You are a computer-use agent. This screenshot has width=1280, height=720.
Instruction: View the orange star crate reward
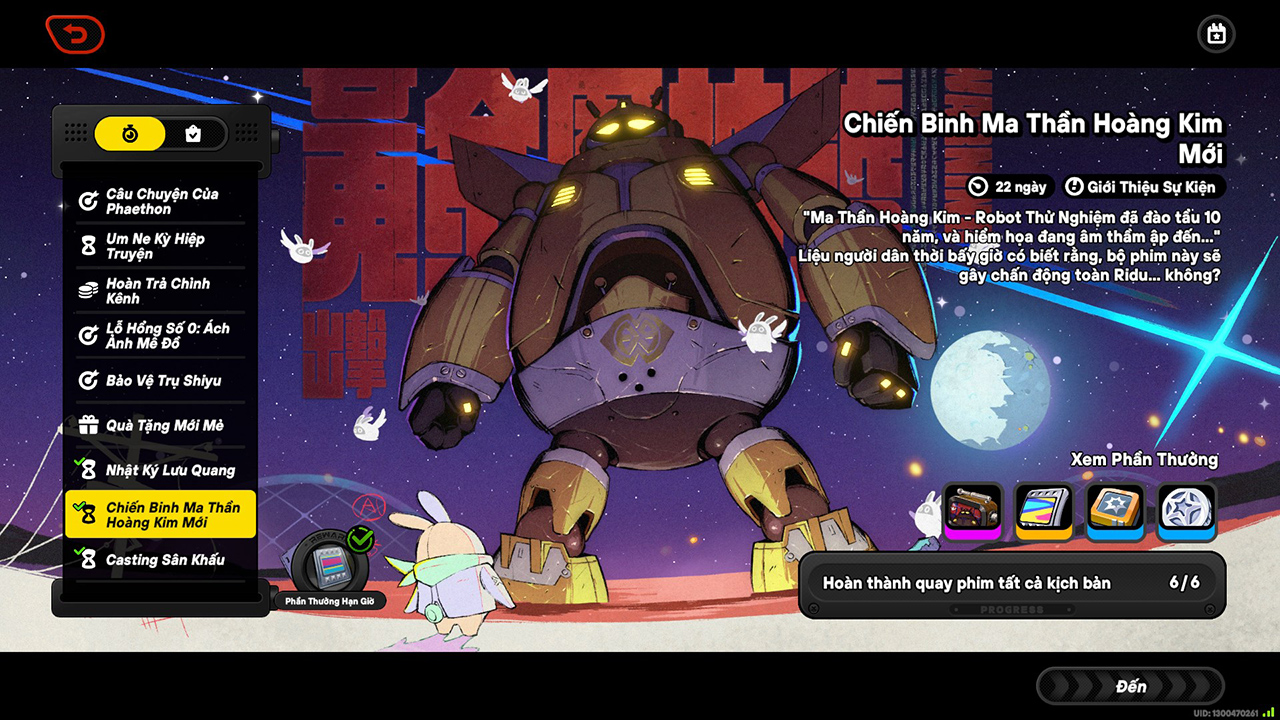pos(1116,510)
